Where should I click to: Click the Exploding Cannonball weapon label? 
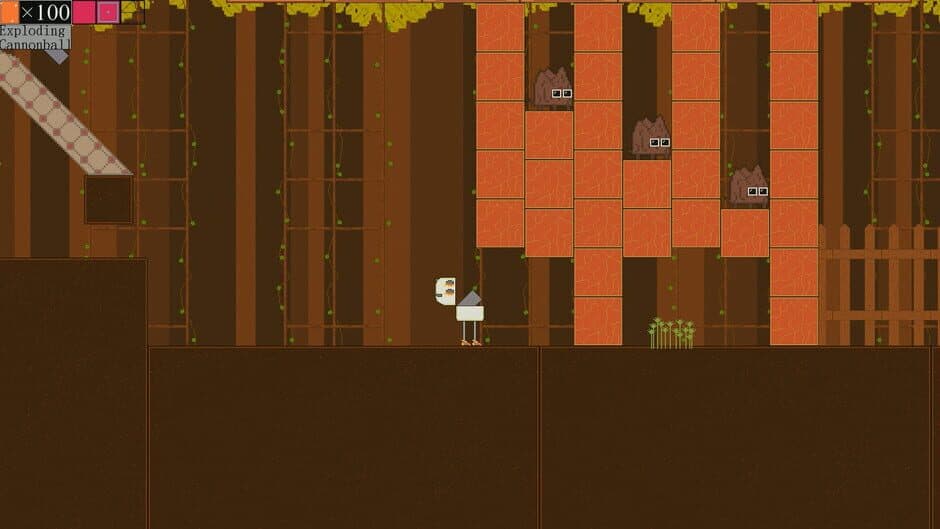coord(35,38)
